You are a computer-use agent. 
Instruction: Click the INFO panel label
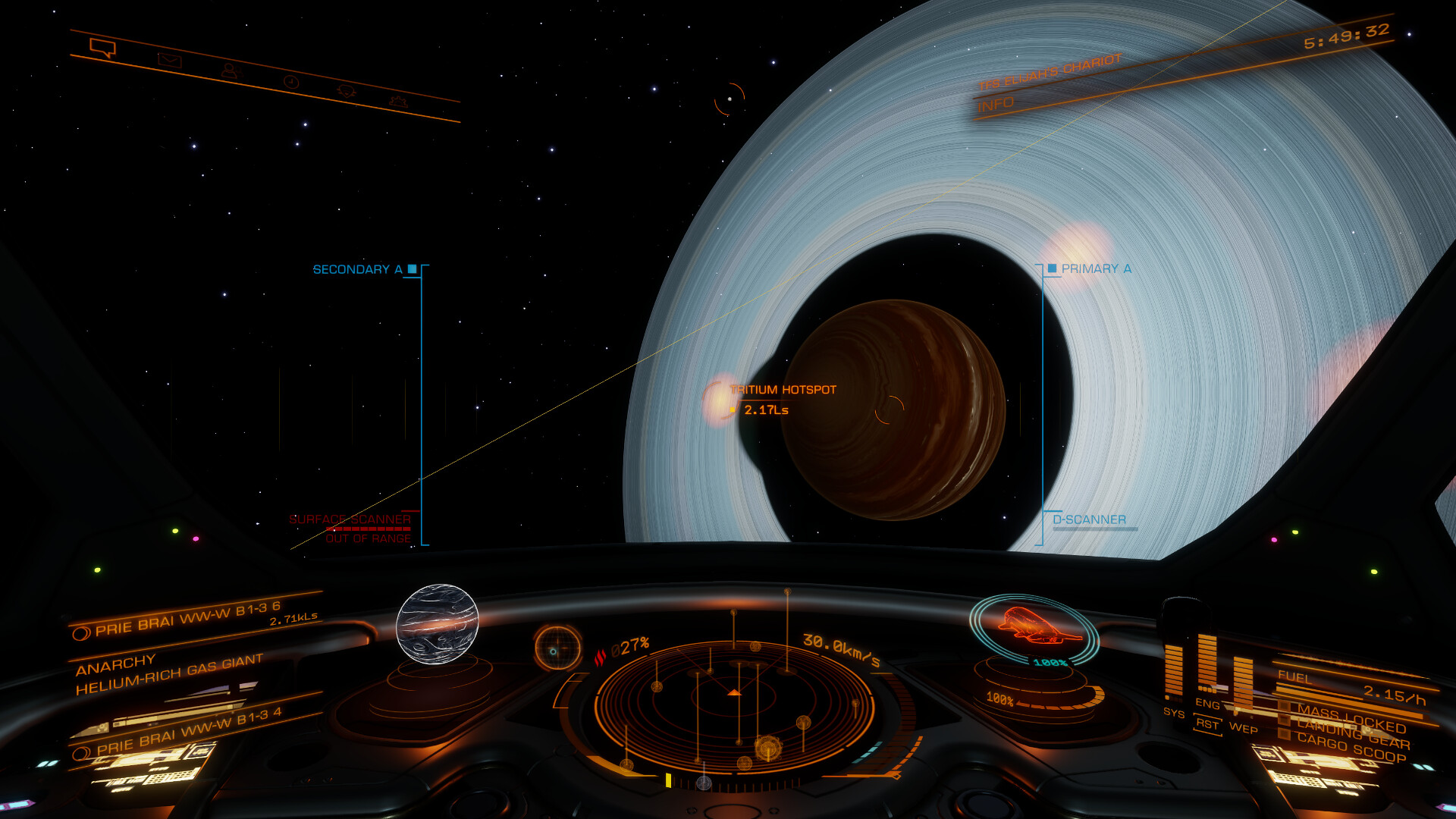click(x=996, y=104)
